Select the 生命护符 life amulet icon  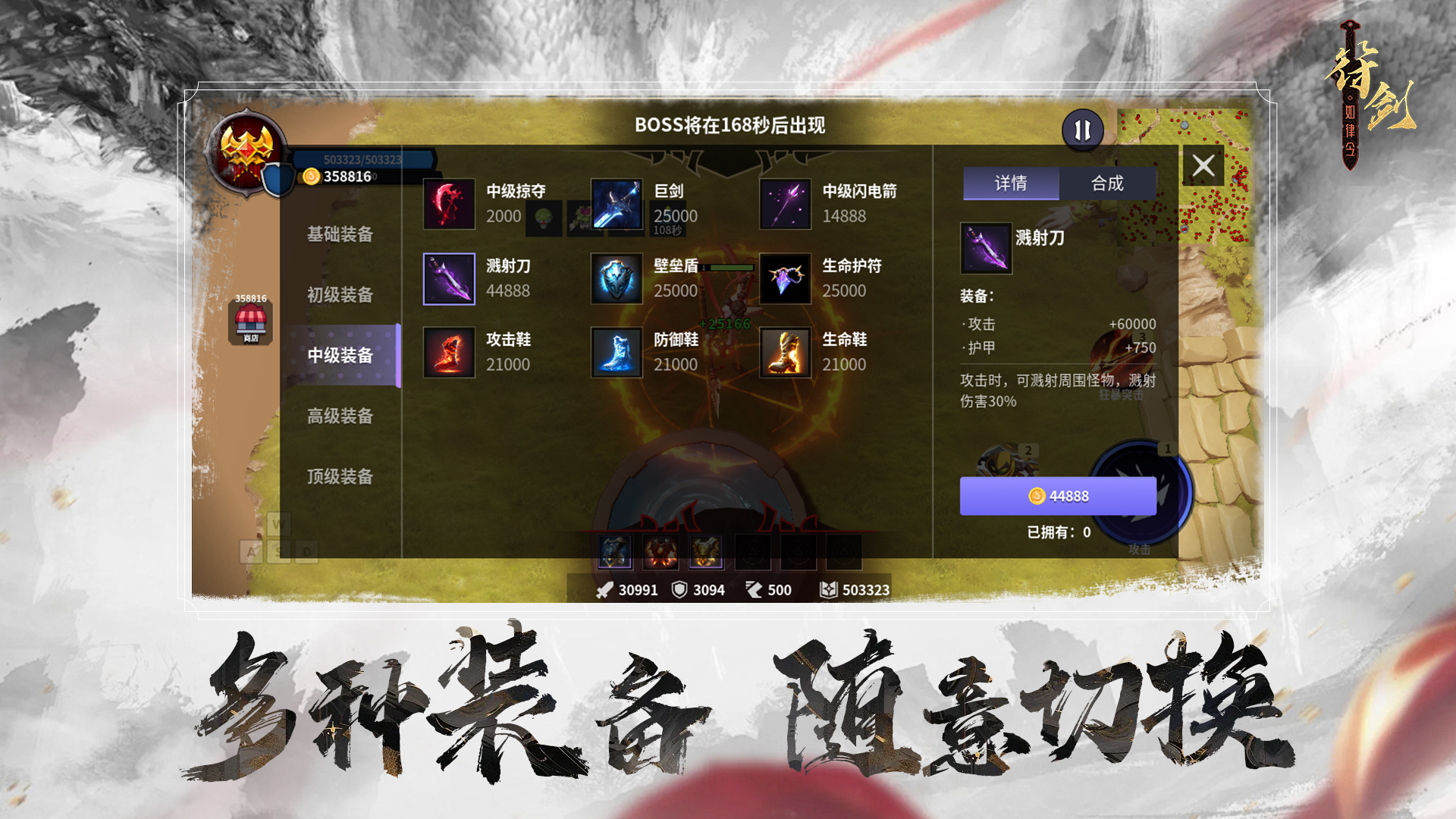point(786,278)
